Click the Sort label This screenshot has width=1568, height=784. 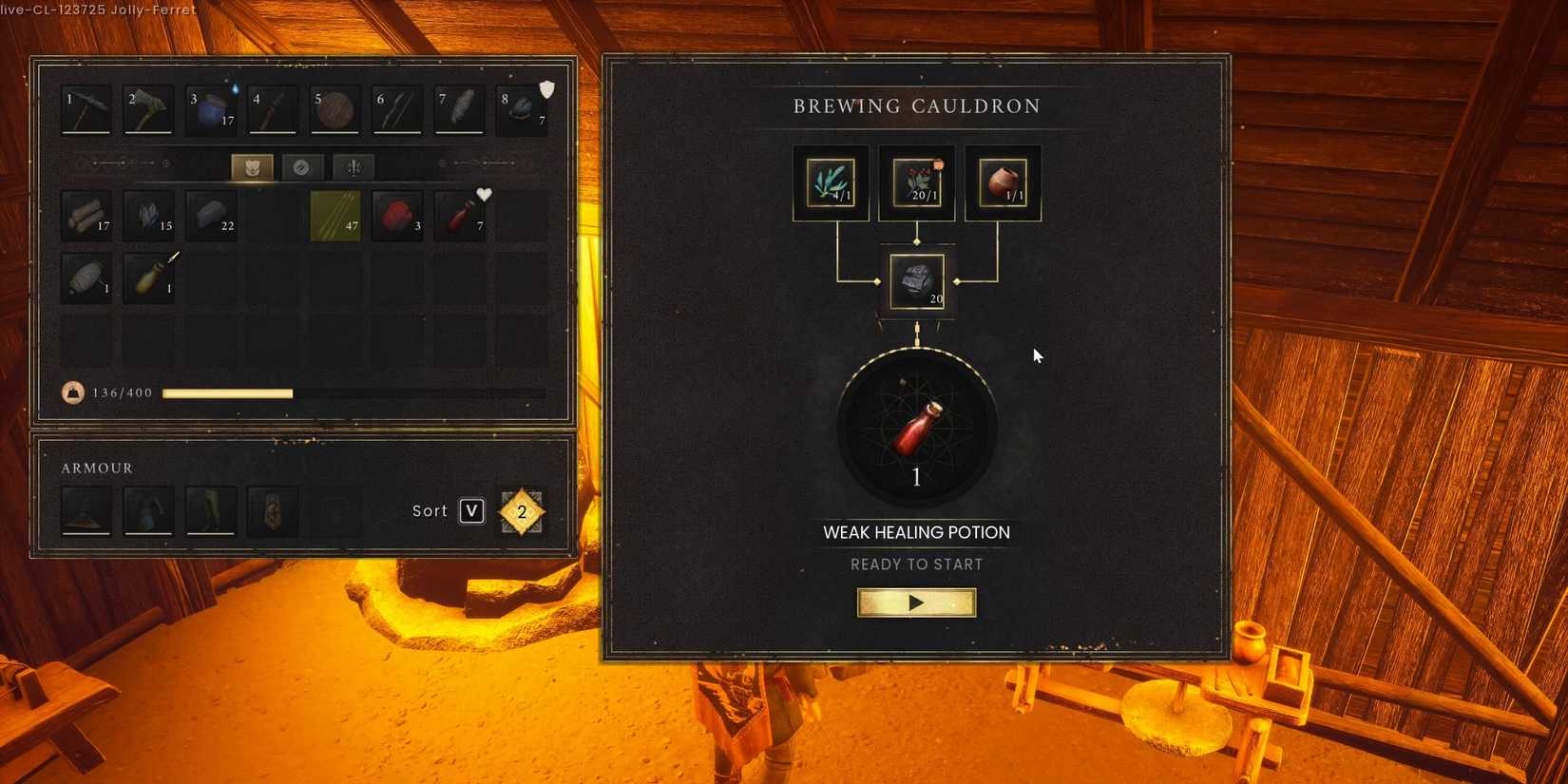pyautogui.click(x=430, y=510)
